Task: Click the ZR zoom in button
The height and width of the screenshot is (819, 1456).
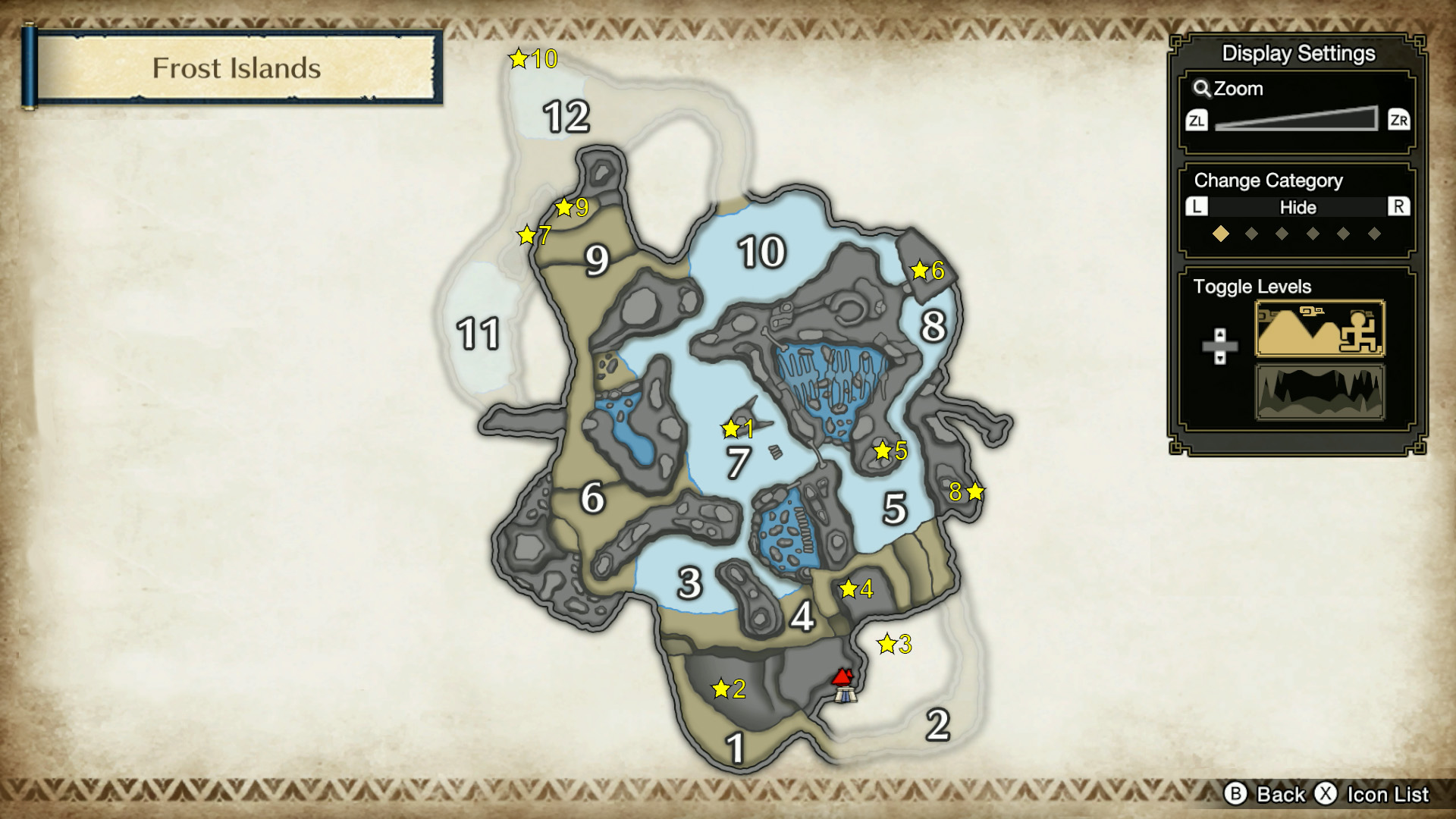Action: click(1401, 121)
